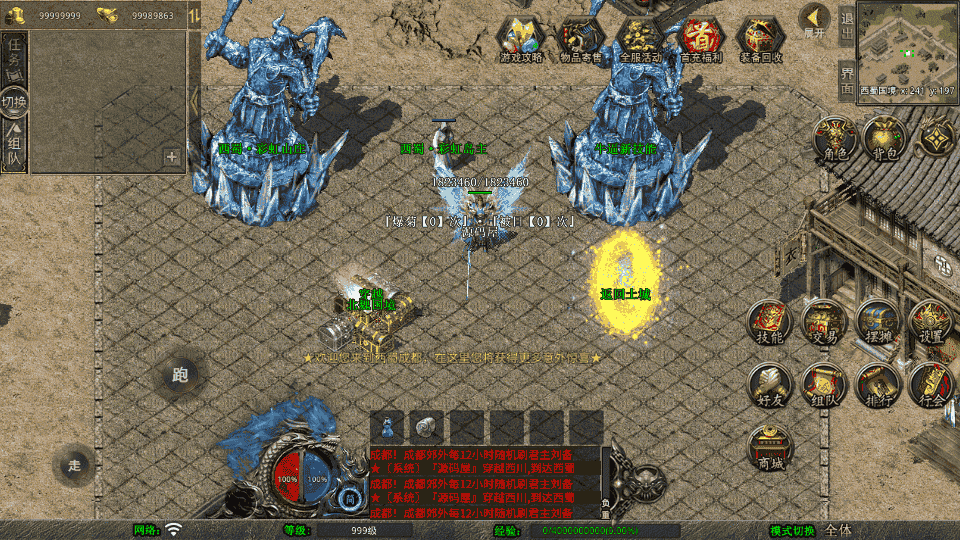Switch to the 任务 quest tab

[x=15, y=60]
